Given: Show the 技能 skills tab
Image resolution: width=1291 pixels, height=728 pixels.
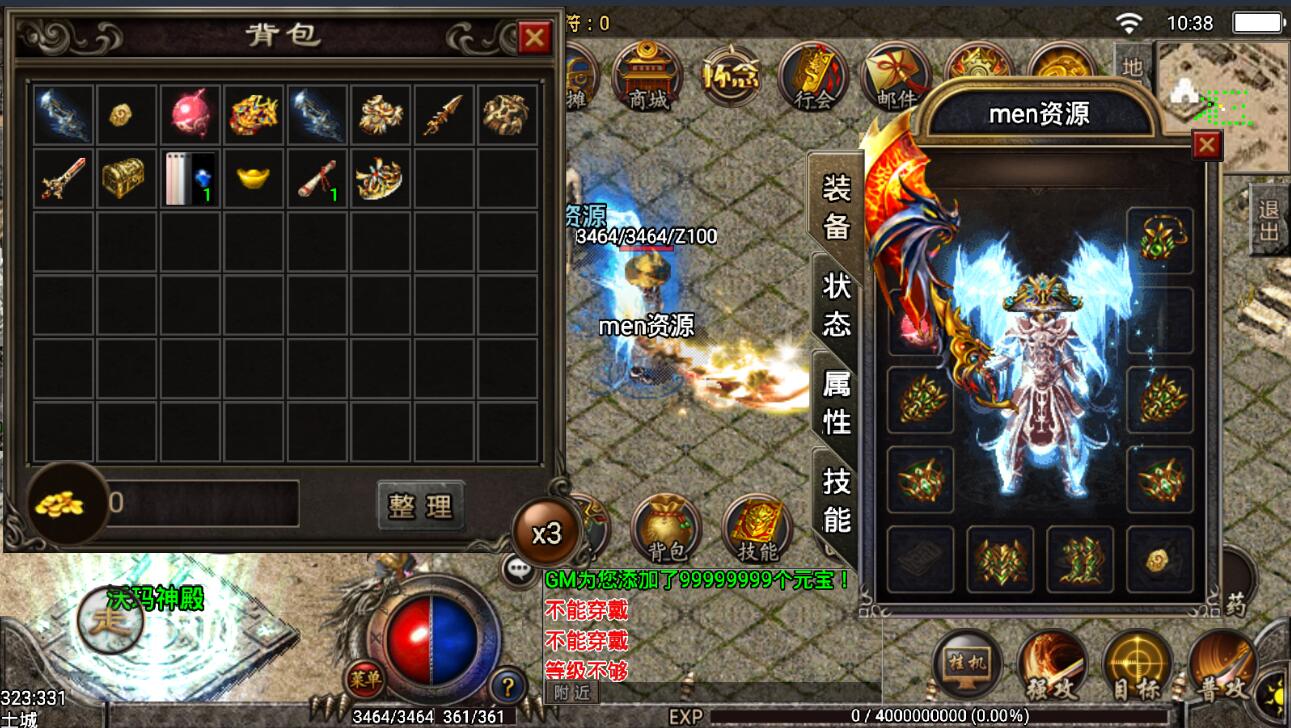Looking at the screenshot, I should [836, 500].
